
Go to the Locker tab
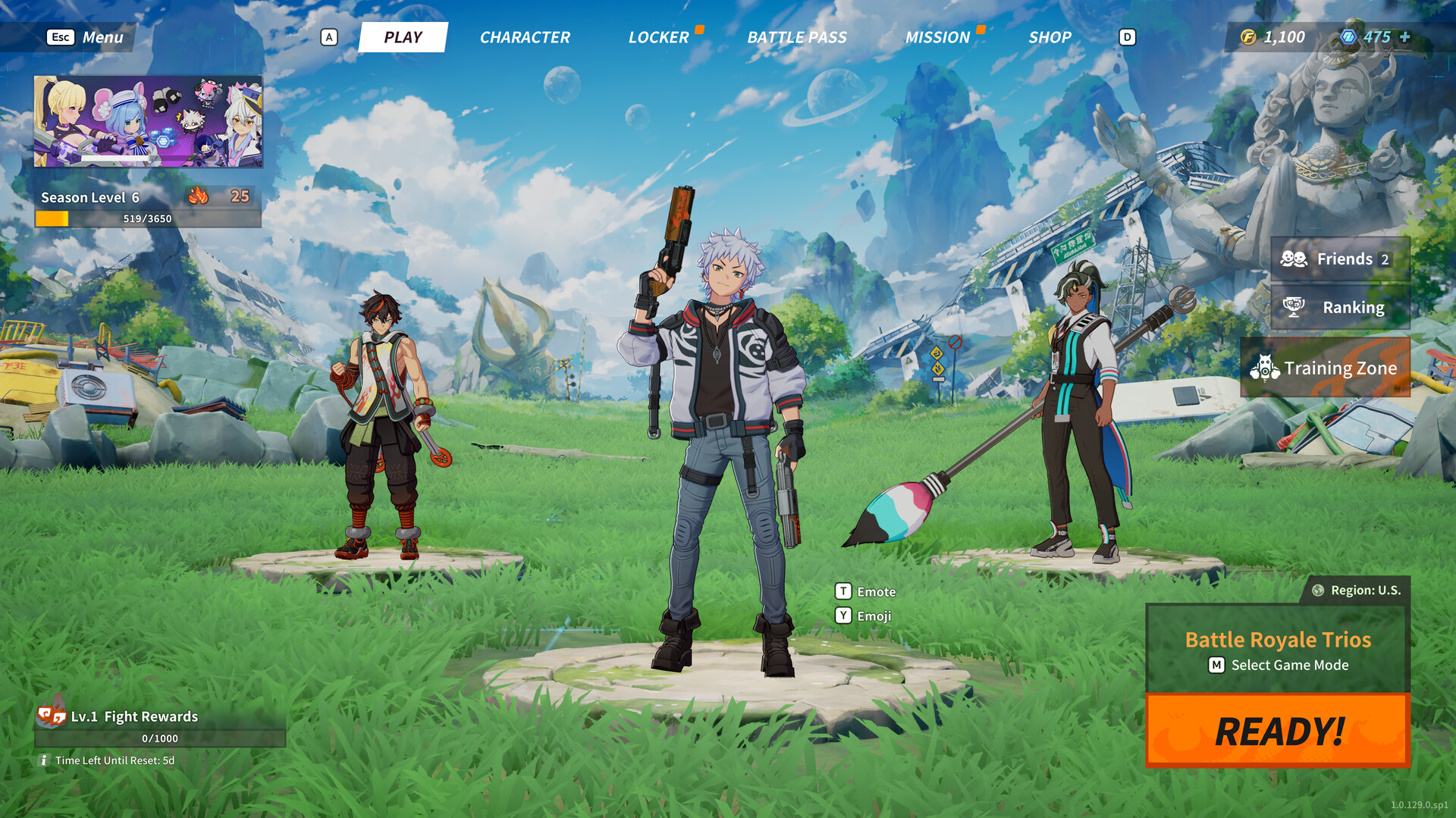click(x=658, y=37)
